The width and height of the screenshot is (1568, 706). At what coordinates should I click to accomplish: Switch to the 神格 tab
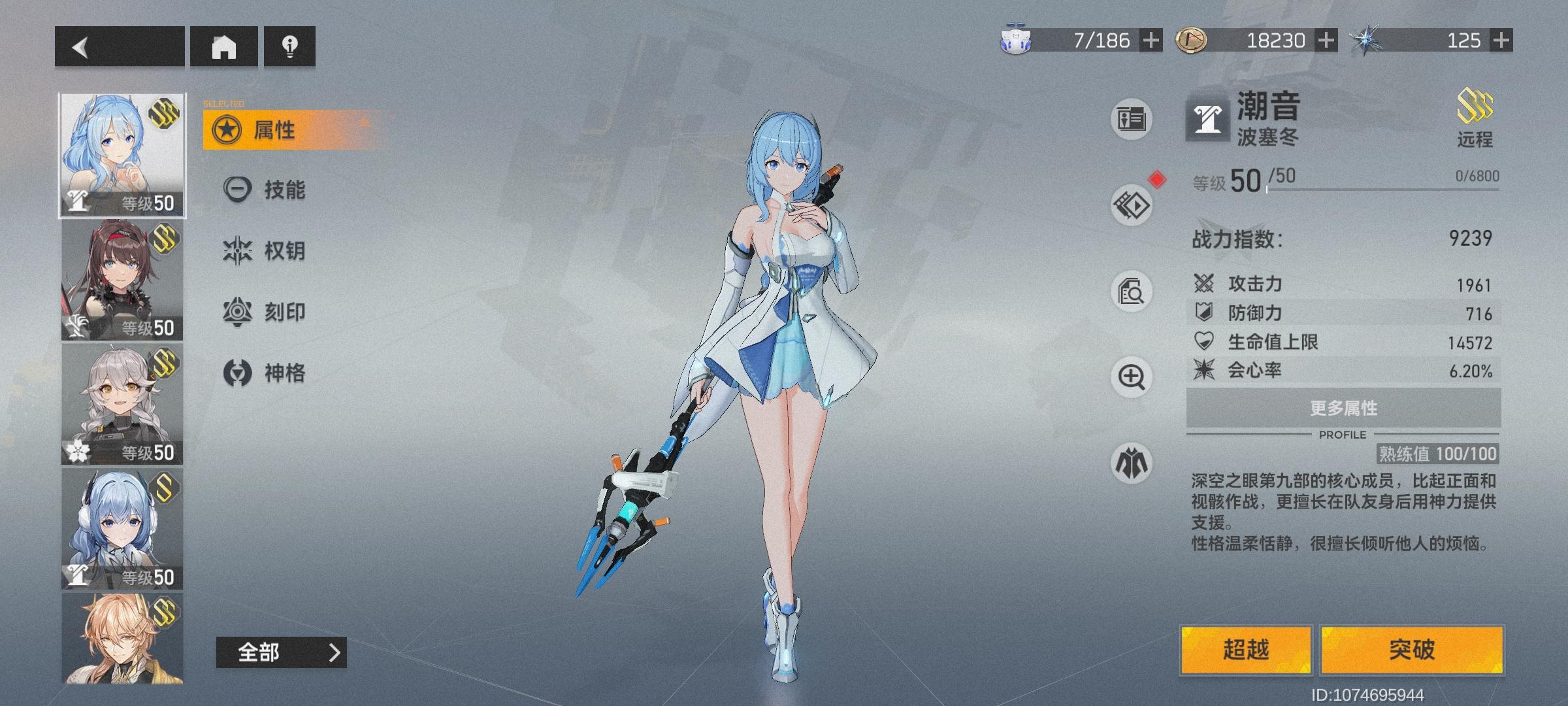pos(274,372)
